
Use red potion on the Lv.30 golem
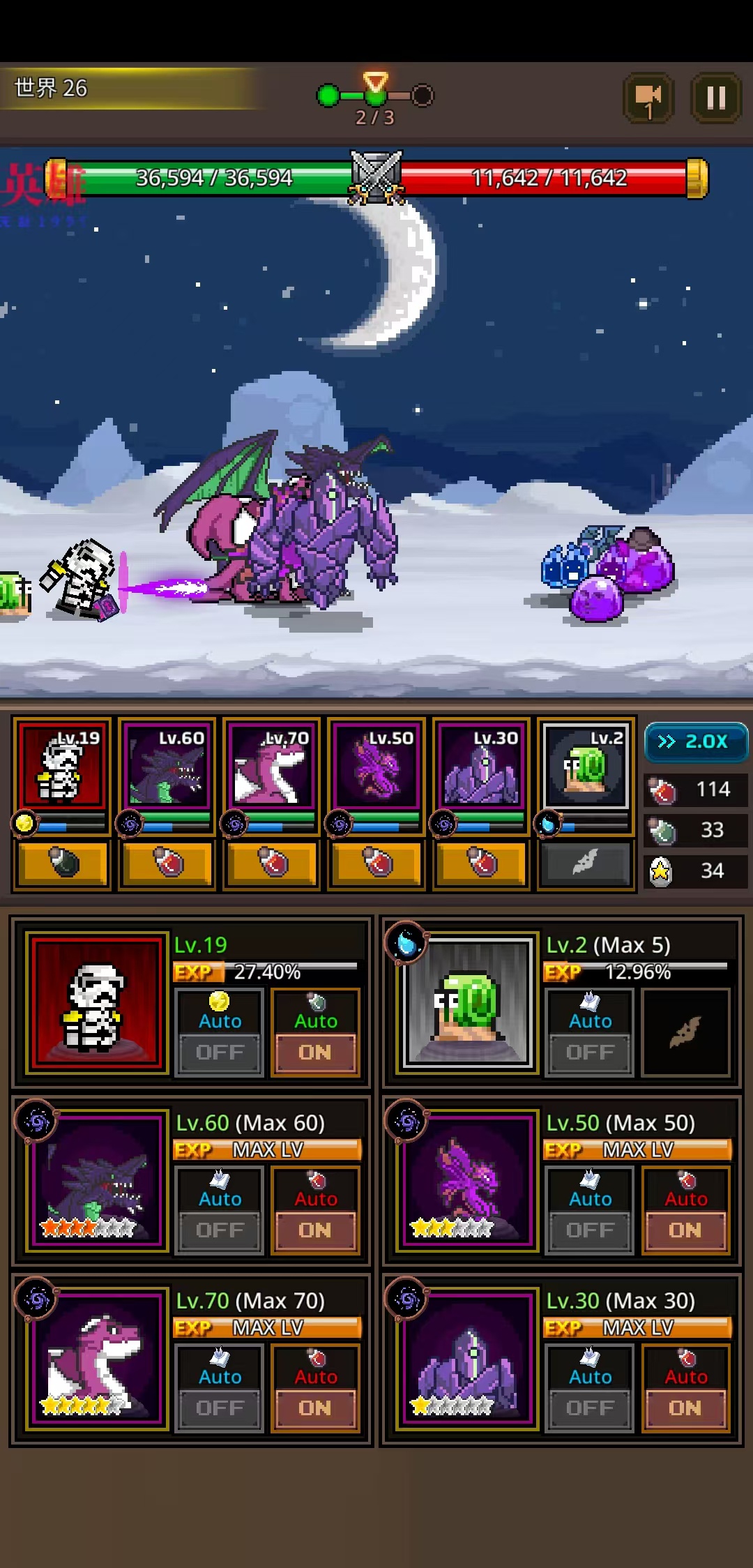tap(481, 864)
